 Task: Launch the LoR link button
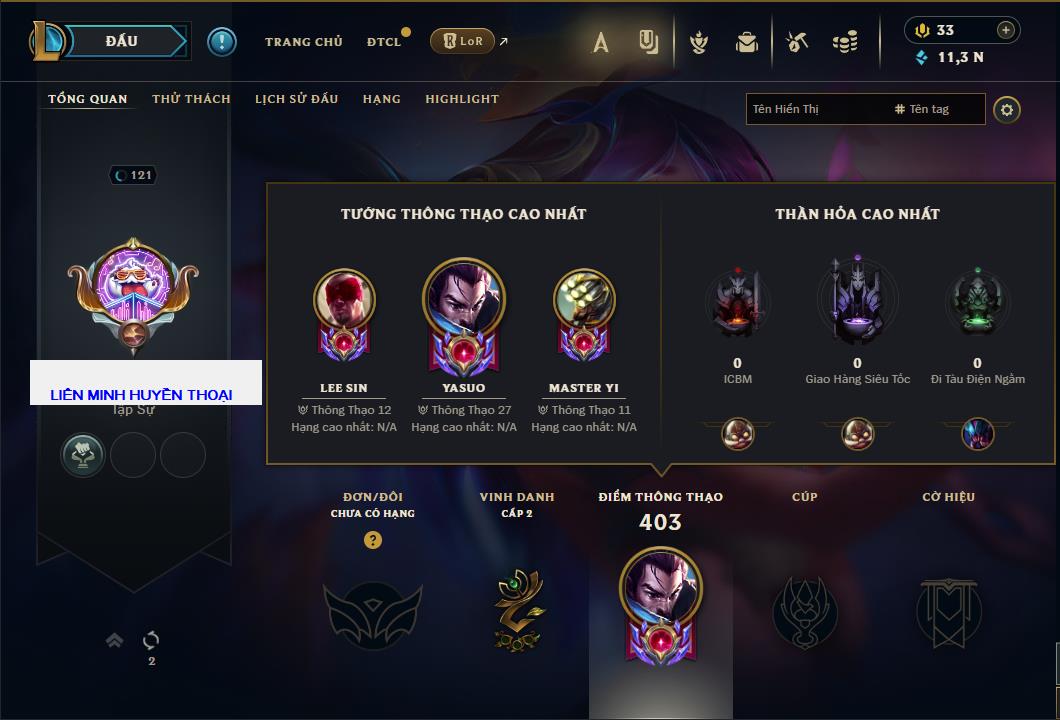tap(462, 41)
